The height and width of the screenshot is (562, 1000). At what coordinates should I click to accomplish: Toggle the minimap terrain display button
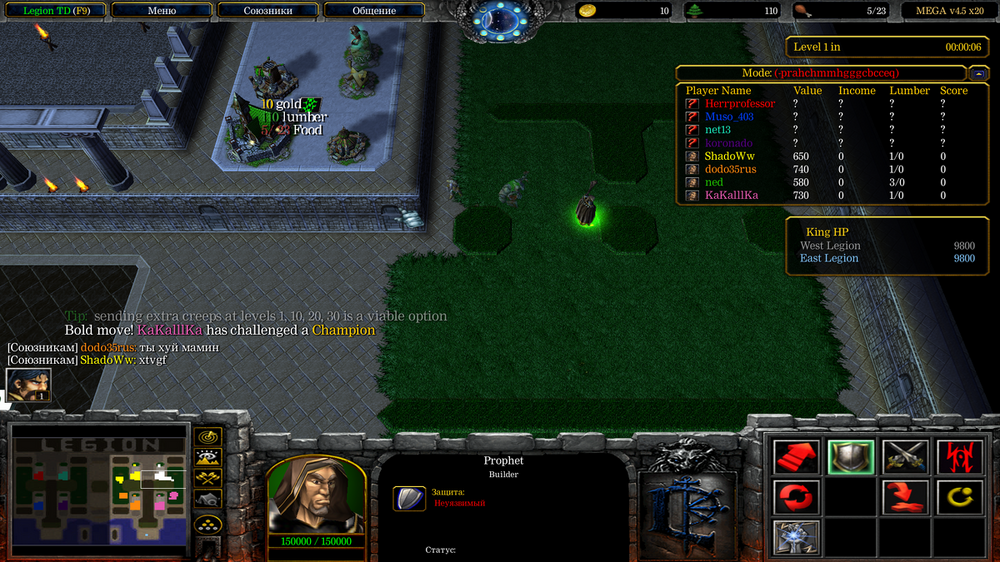208,458
